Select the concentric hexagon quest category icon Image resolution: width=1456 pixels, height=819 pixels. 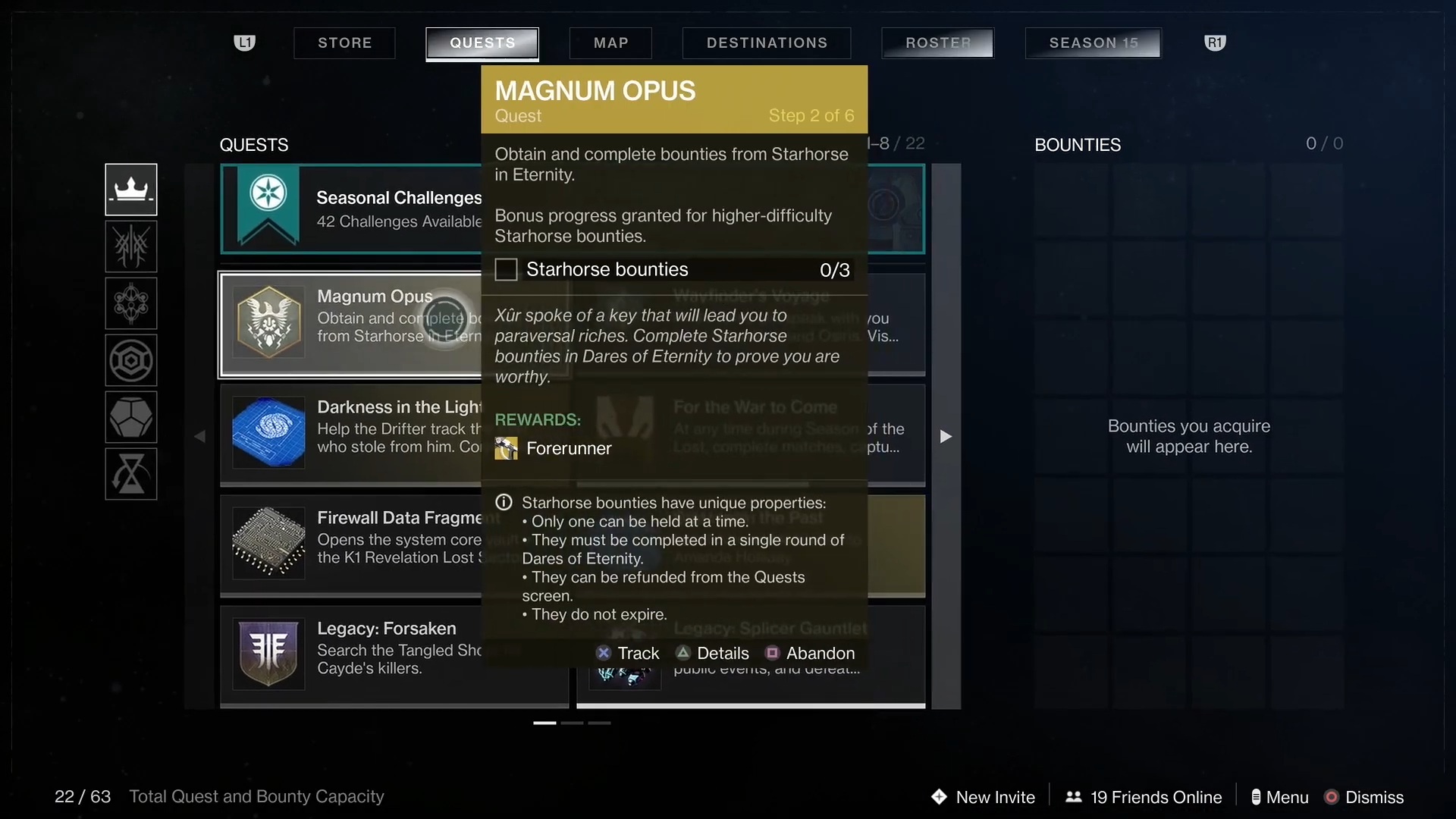tap(131, 360)
